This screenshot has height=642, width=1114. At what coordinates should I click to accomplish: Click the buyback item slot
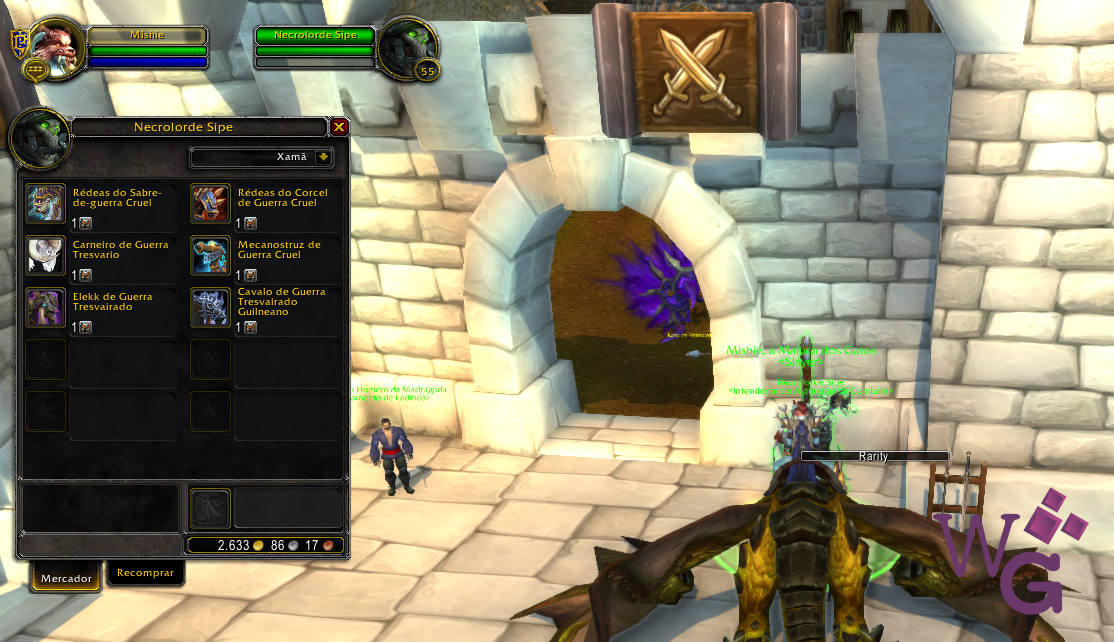click(210, 508)
